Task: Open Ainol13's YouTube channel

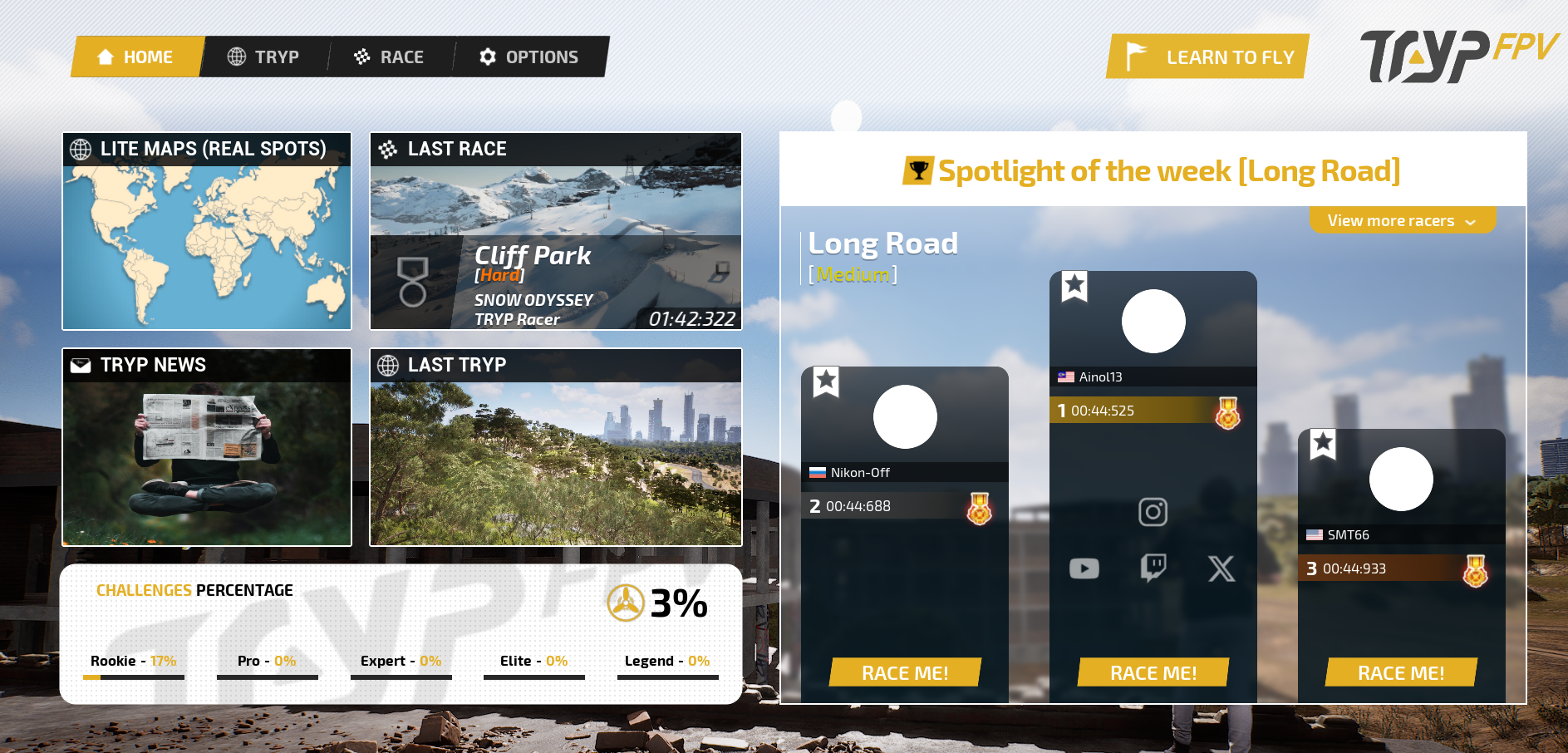Action: click(x=1084, y=568)
